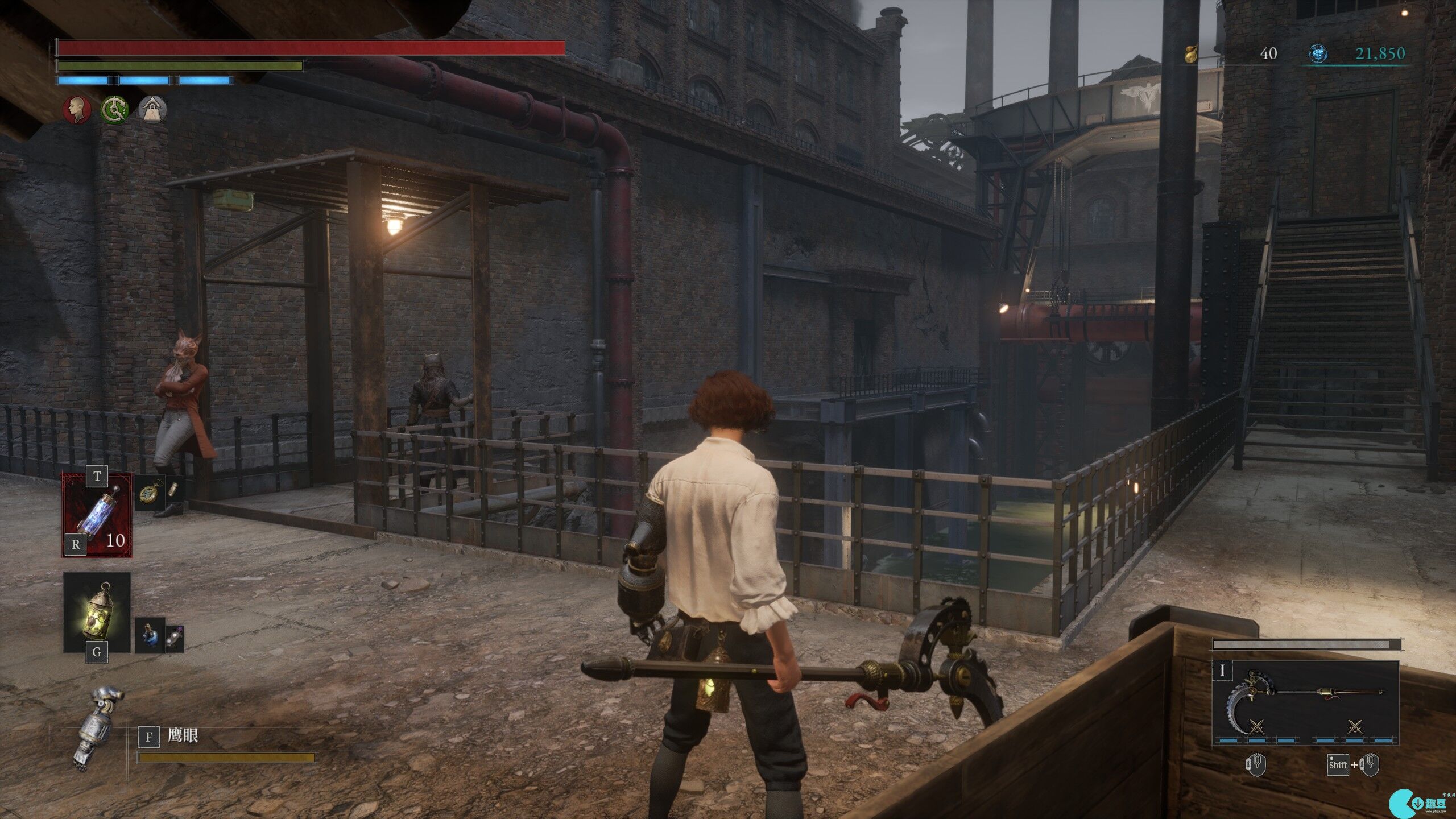Click the equipped scythe weapon panel
The height and width of the screenshot is (819, 1456).
[1305, 702]
